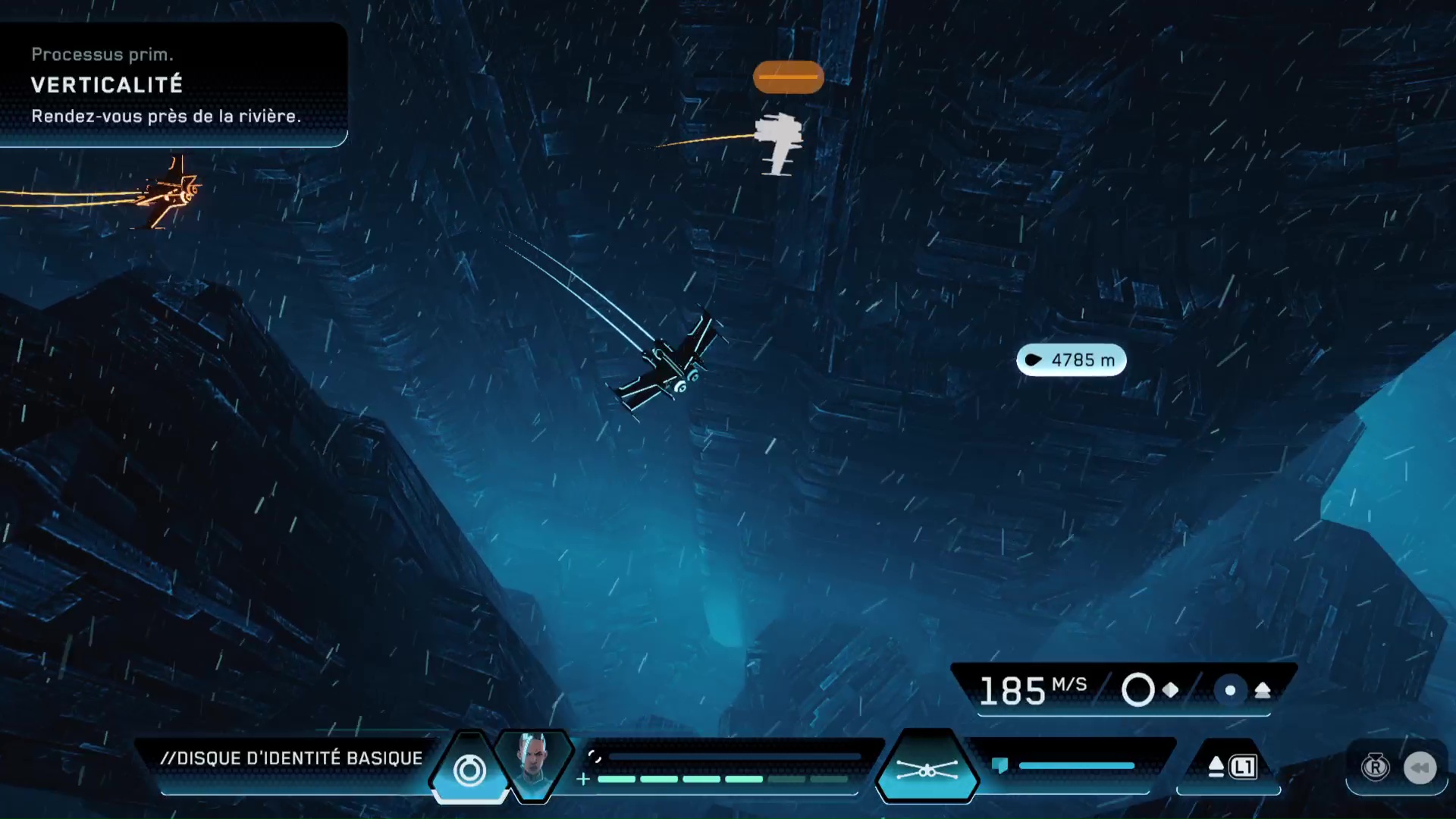Click the L1 button prompt
The image size is (1456, 819).
click(x=1241, y=766)
